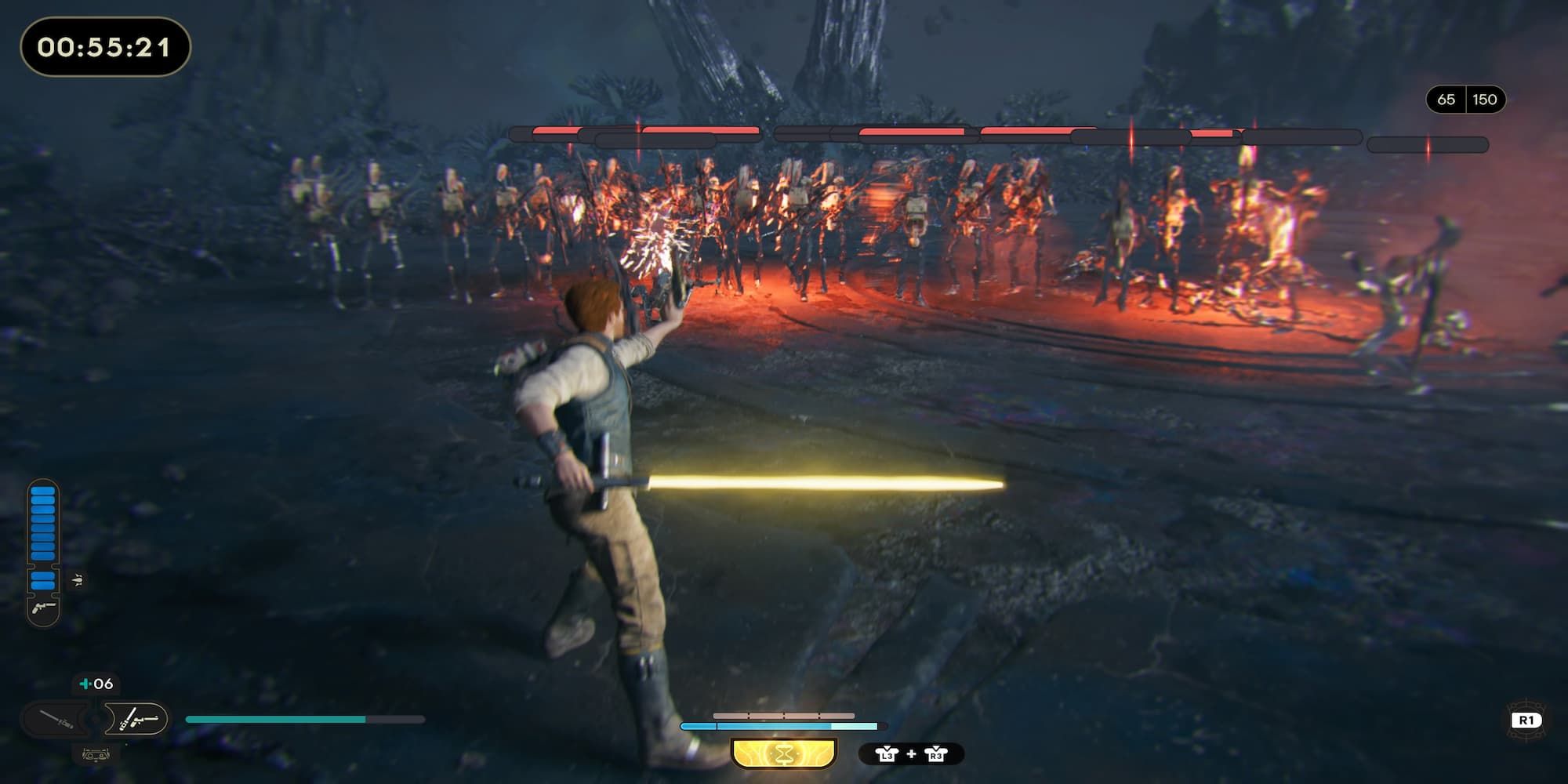Click the blue segmented Force meter on the left
Viewport: 1568px width, 784px height.
click(x=42, y=533)
